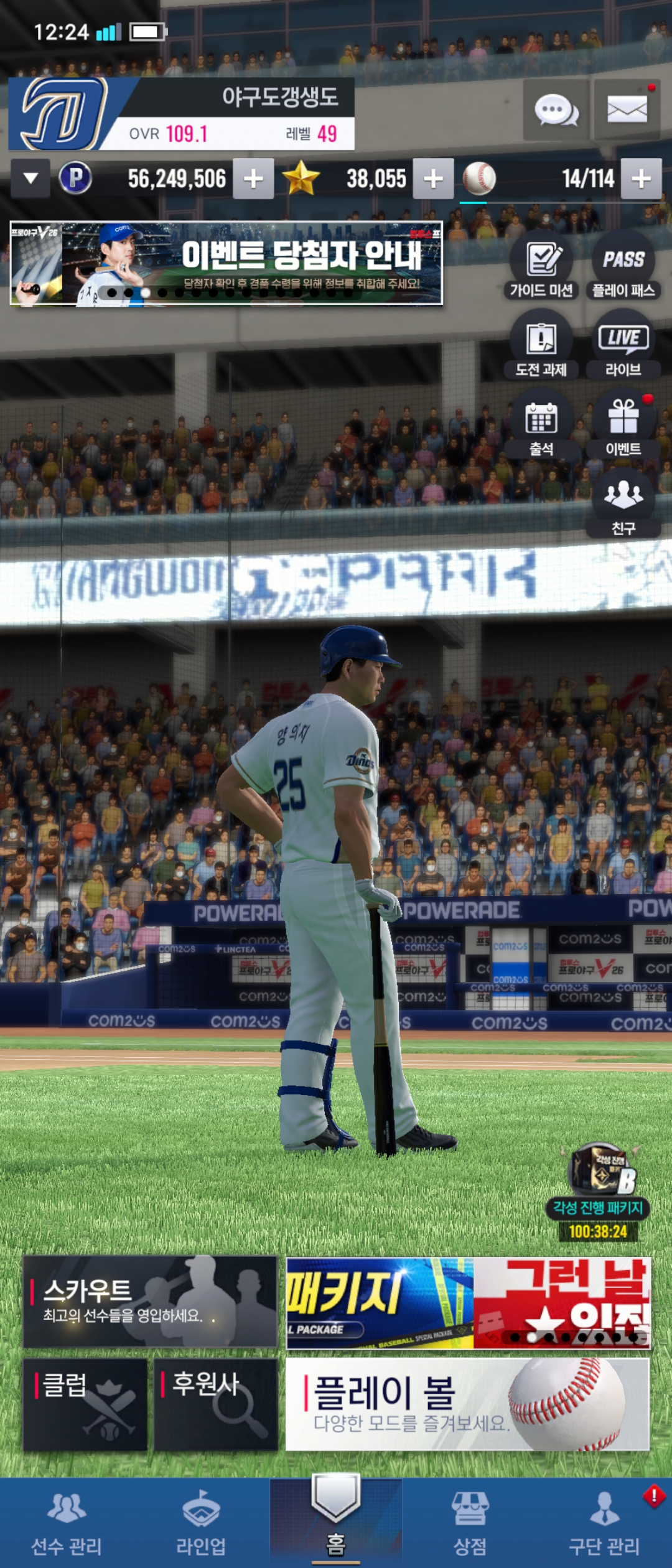
Task: Add more P points currency
Action: pos(253,179)
